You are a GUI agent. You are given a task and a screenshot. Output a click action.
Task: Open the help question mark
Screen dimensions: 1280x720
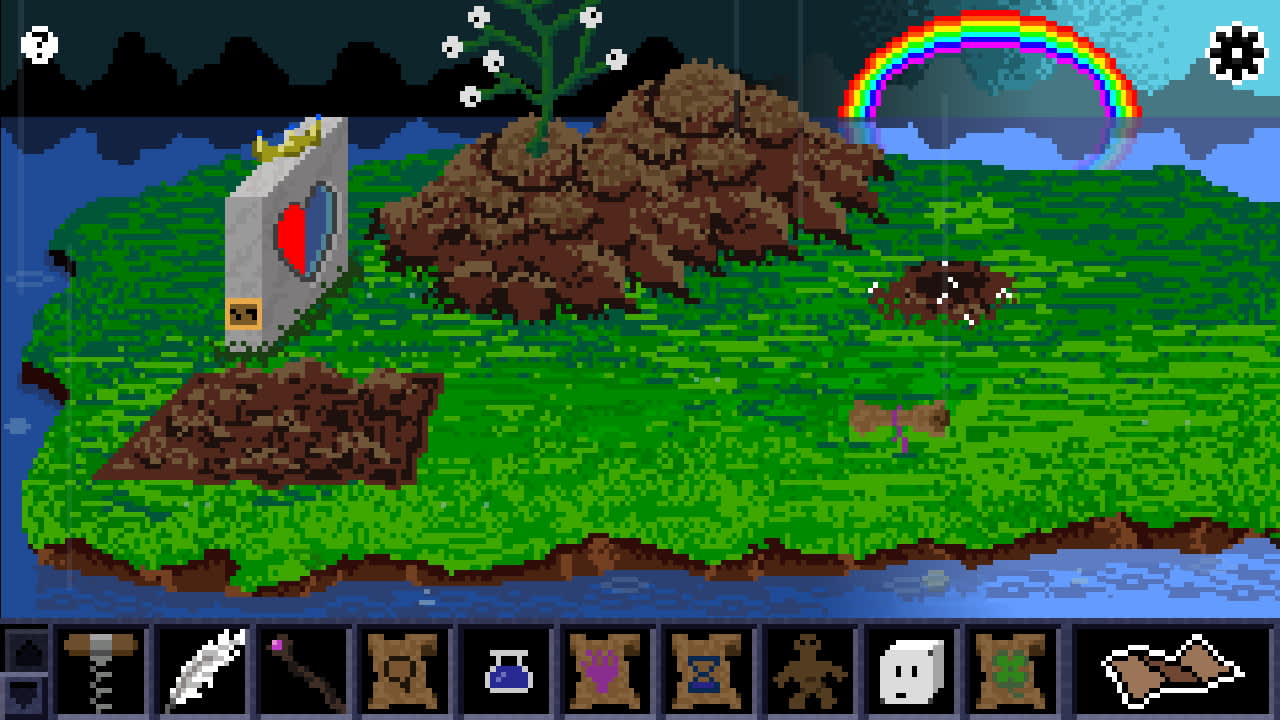click(37, 45)
